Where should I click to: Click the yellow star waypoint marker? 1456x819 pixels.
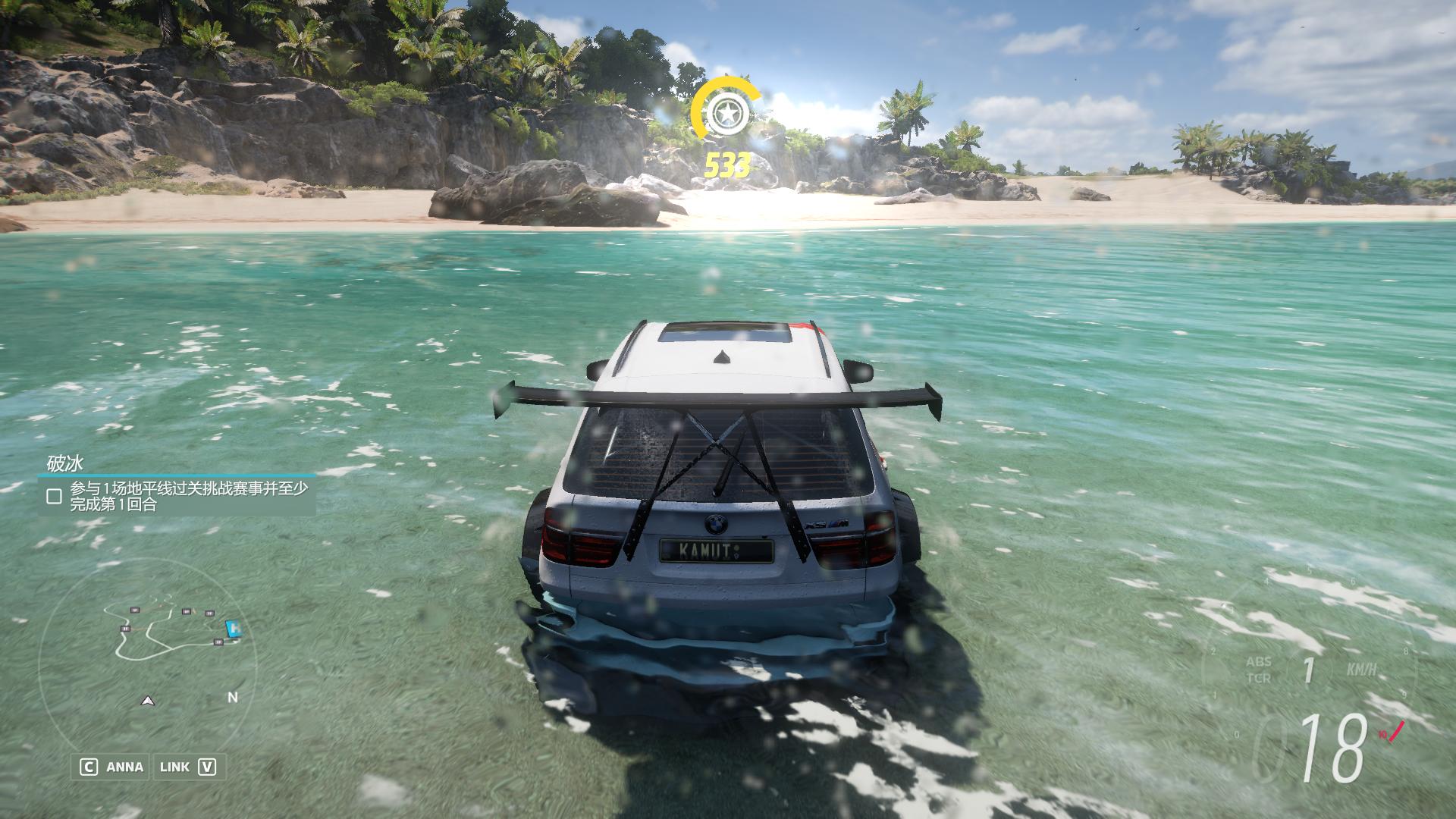click(726, 114)
